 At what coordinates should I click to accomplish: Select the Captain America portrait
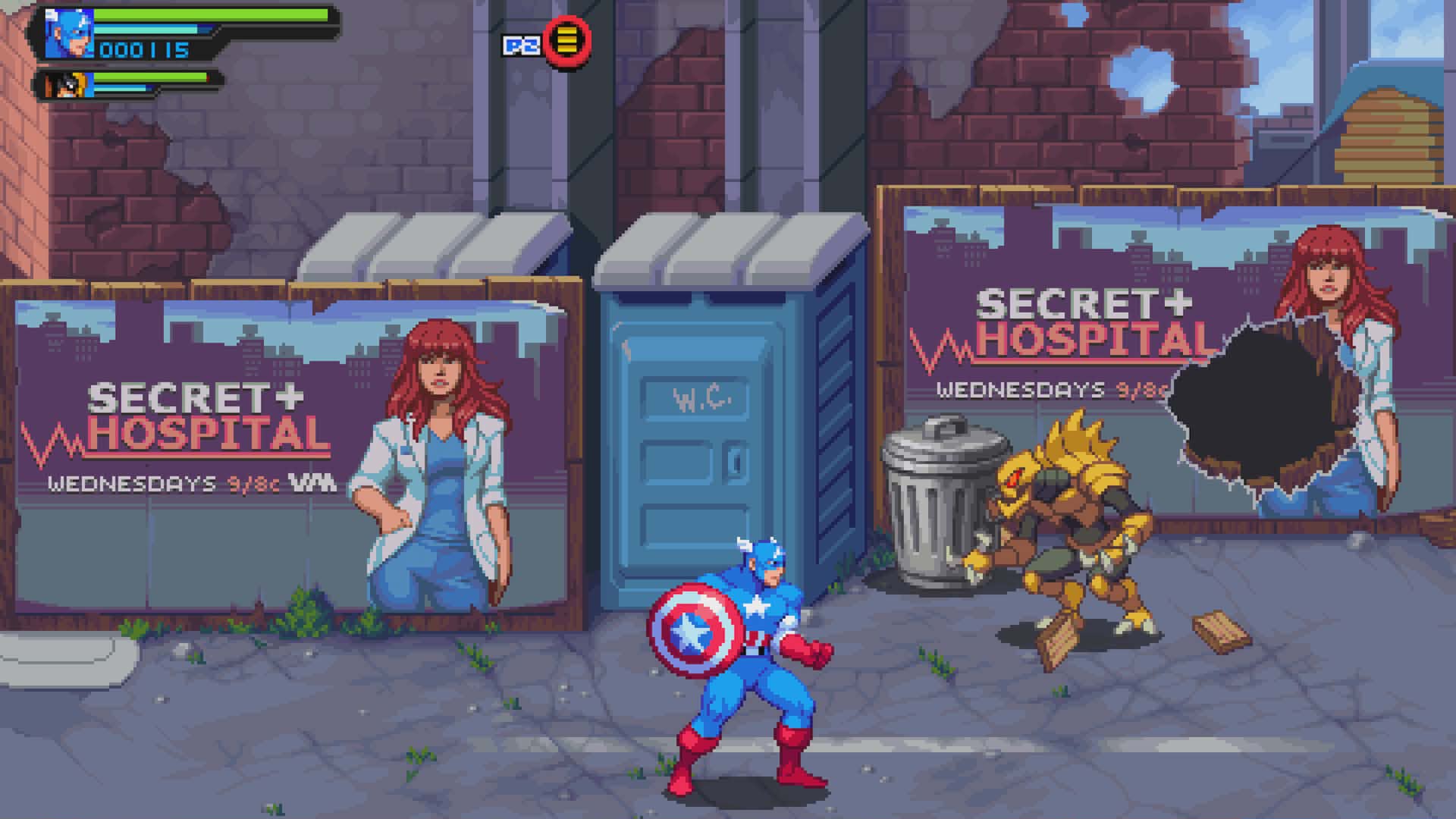69,34
